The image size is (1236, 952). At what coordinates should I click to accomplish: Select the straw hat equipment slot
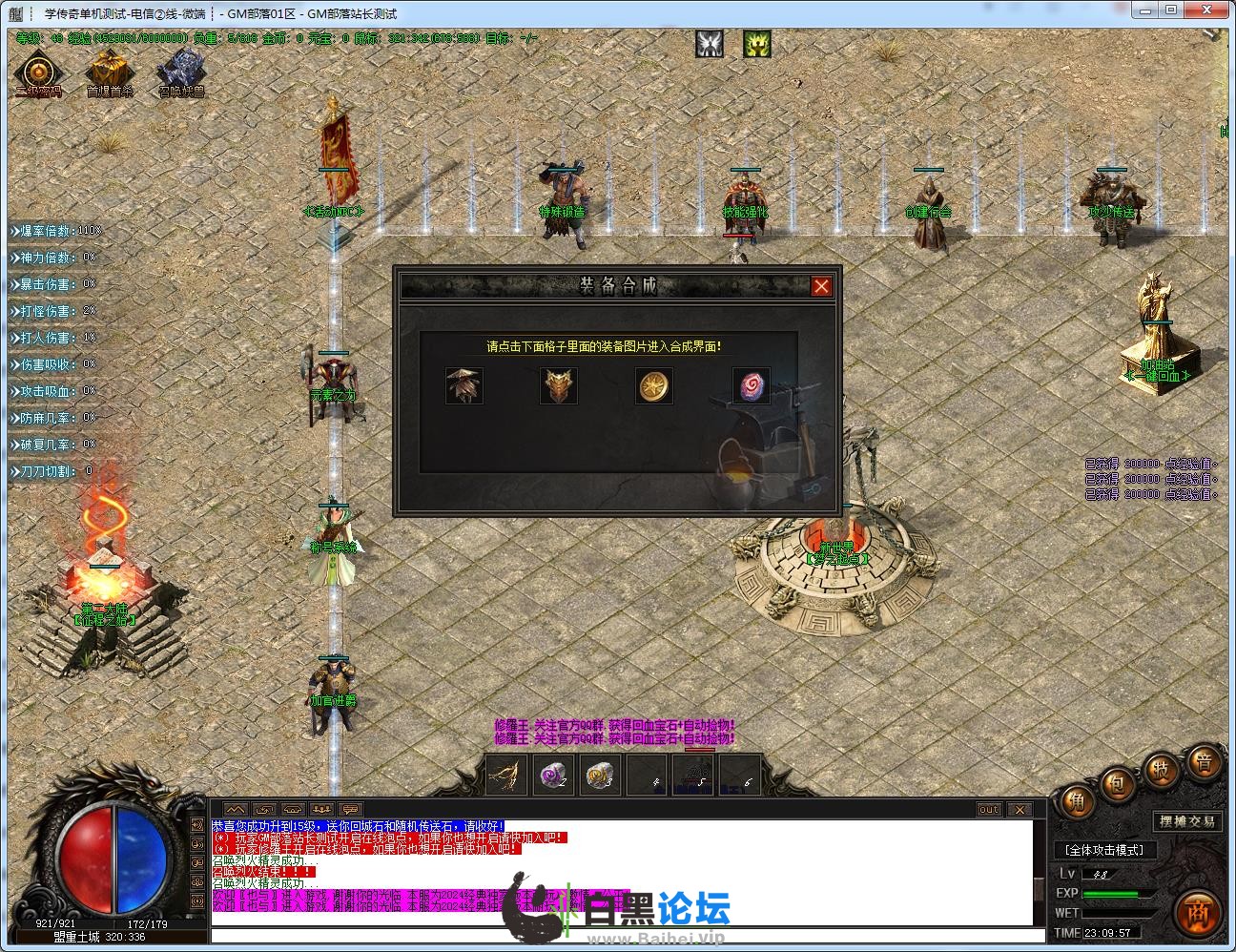pos(464,386)
